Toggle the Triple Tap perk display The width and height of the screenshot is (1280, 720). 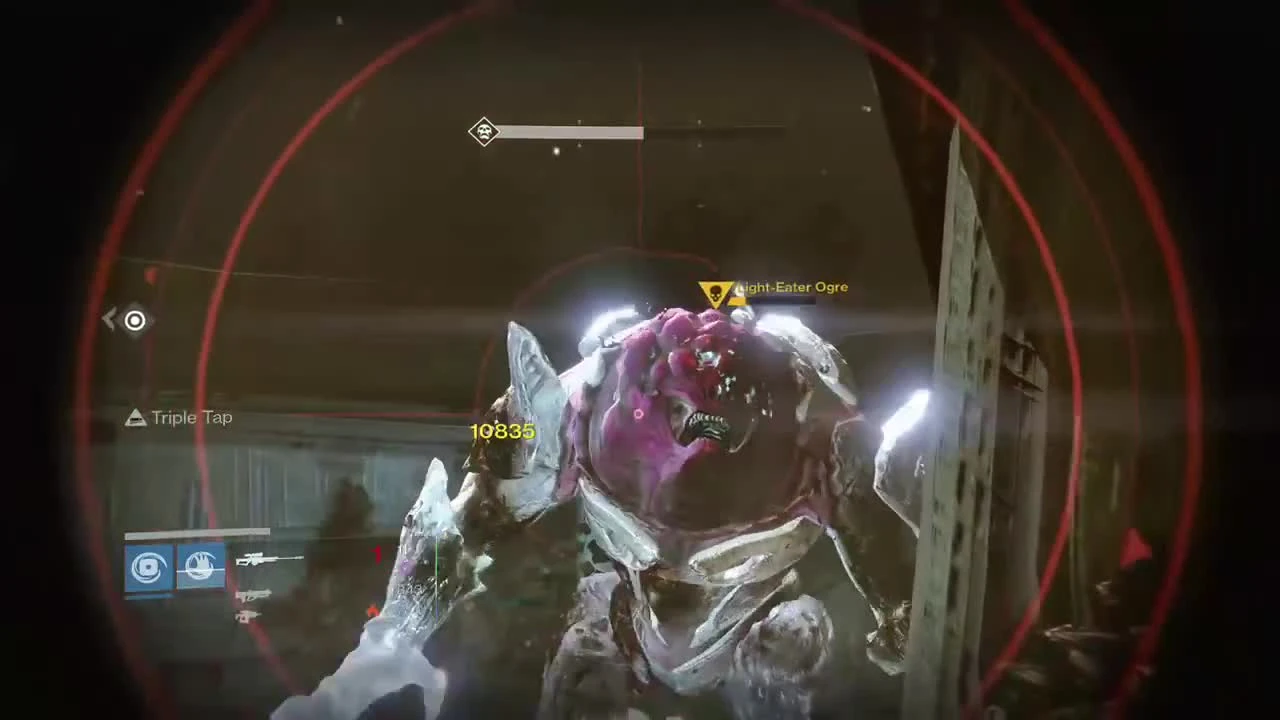[x=178, y=418]
